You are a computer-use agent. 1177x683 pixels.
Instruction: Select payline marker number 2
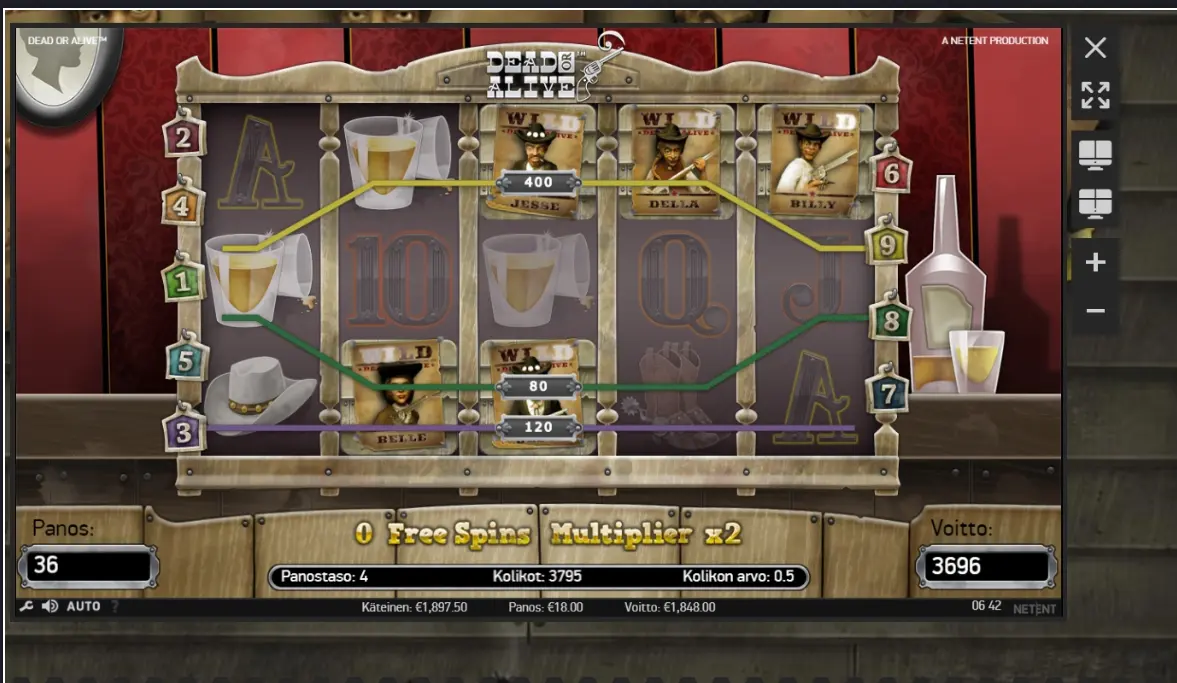point(183,138)
